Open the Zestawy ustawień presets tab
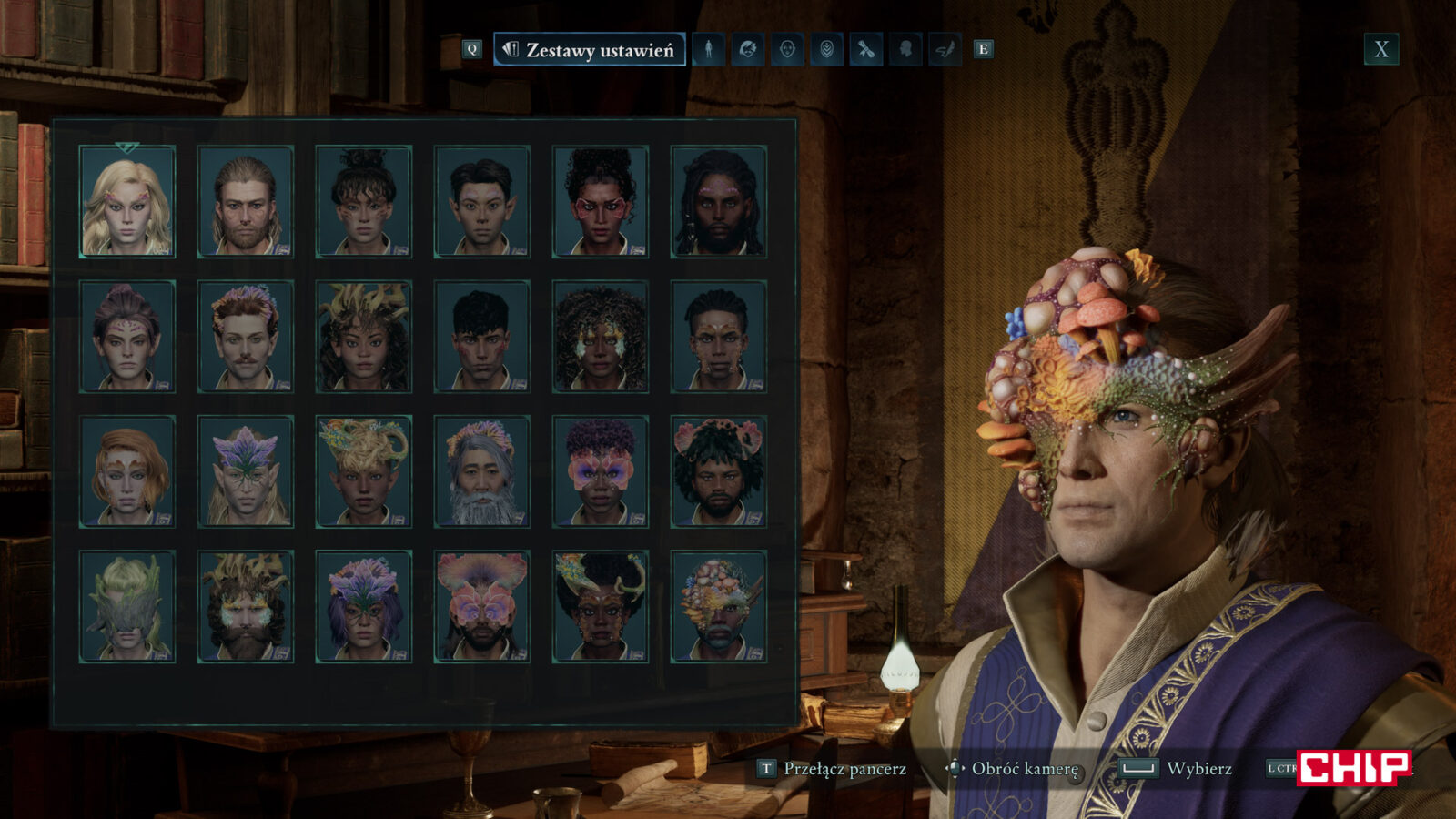1456x819 pixels. pos(590,50)
